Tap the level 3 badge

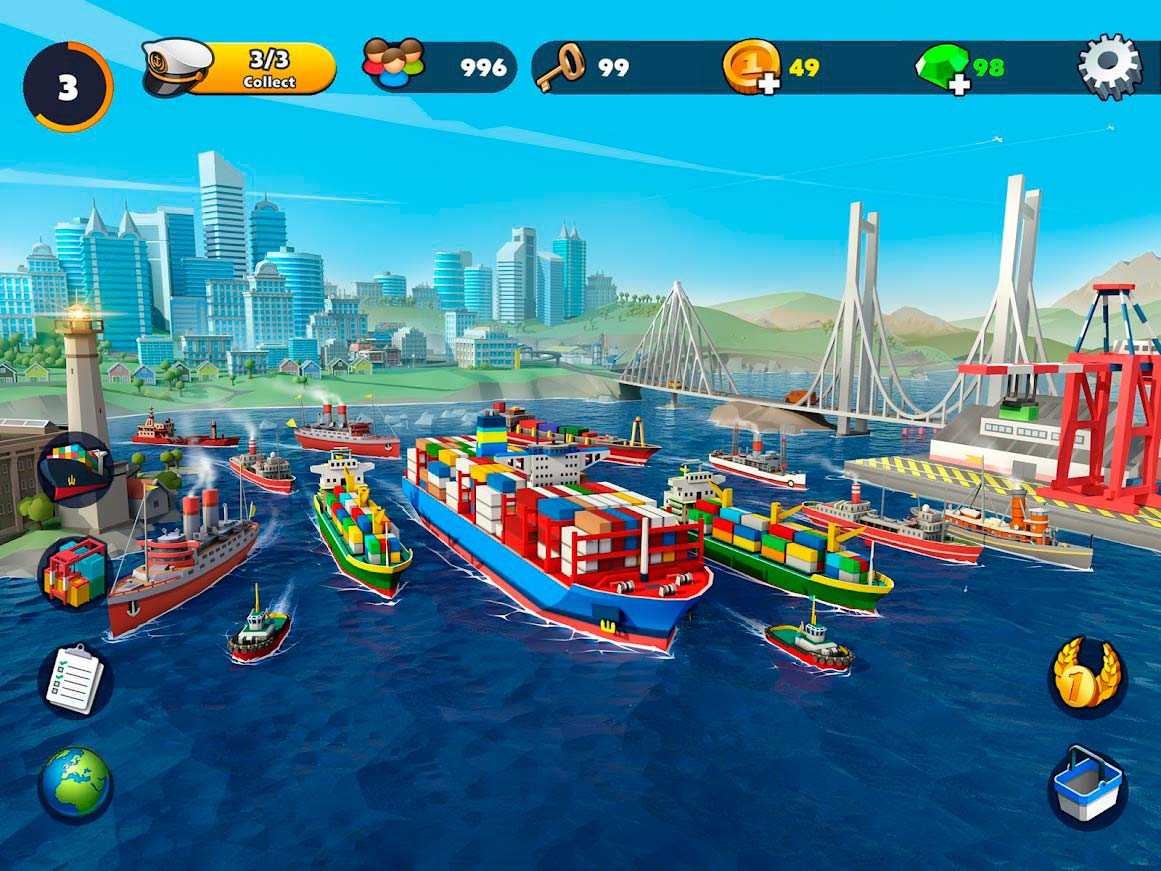point(67,87)
